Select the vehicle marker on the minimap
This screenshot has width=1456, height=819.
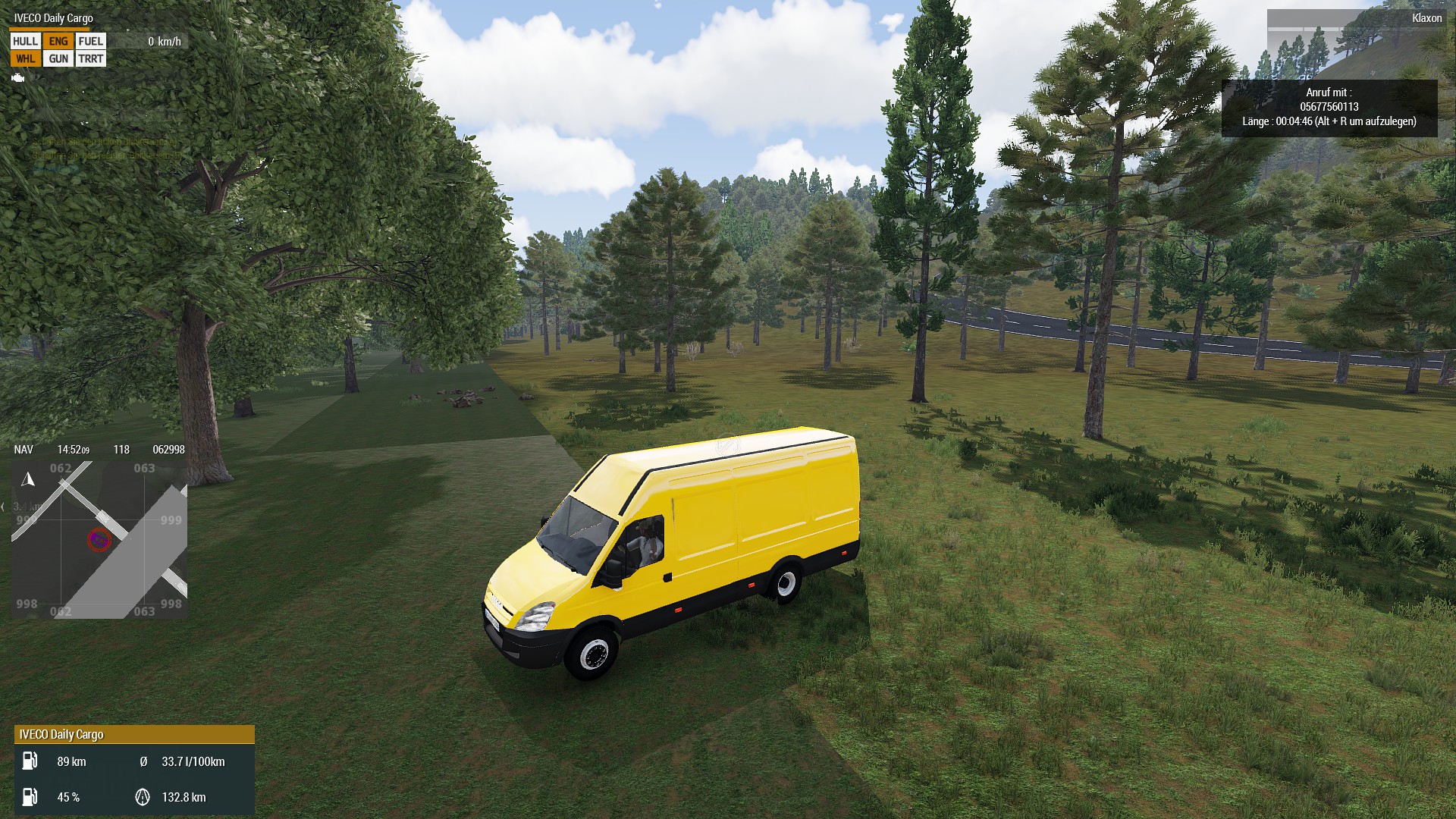click(99, 539)
